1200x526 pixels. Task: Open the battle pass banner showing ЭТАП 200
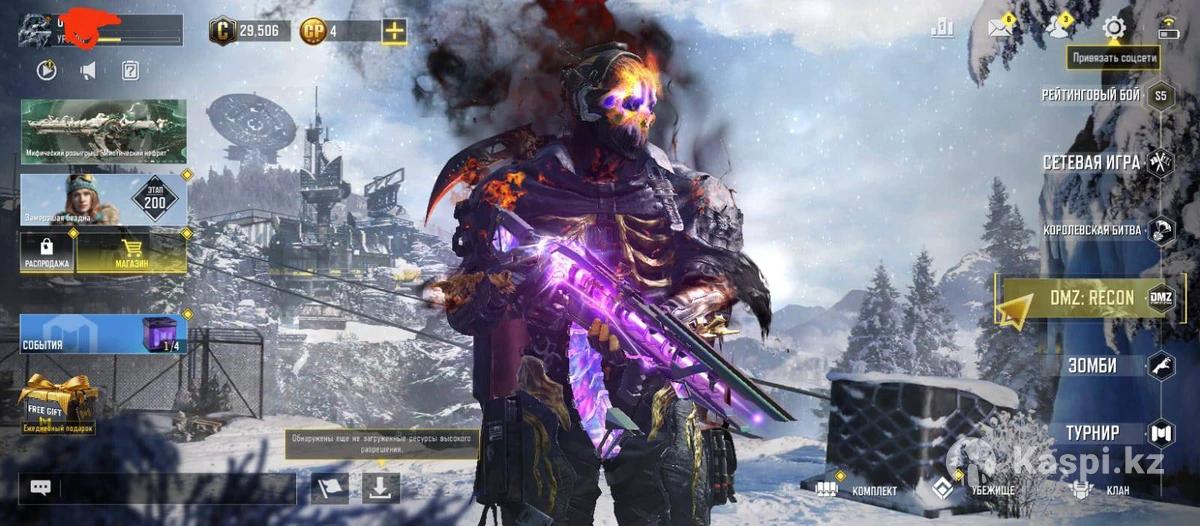pyautogui.click(x=103, y=200)
